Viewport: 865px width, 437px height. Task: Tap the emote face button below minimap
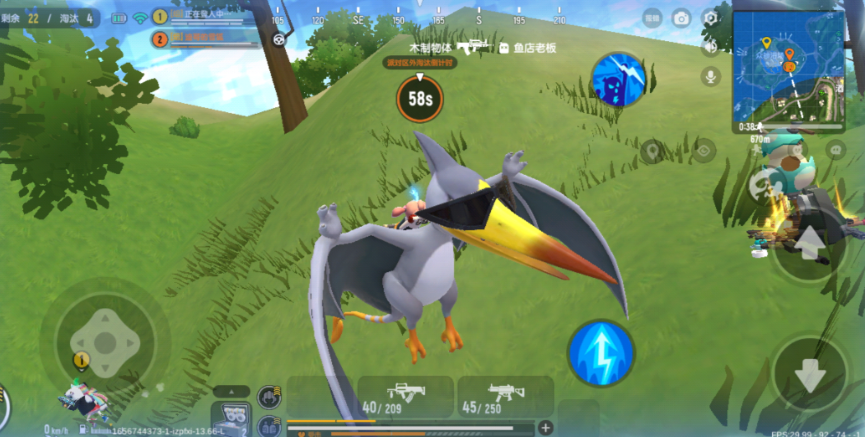point(836,150)
